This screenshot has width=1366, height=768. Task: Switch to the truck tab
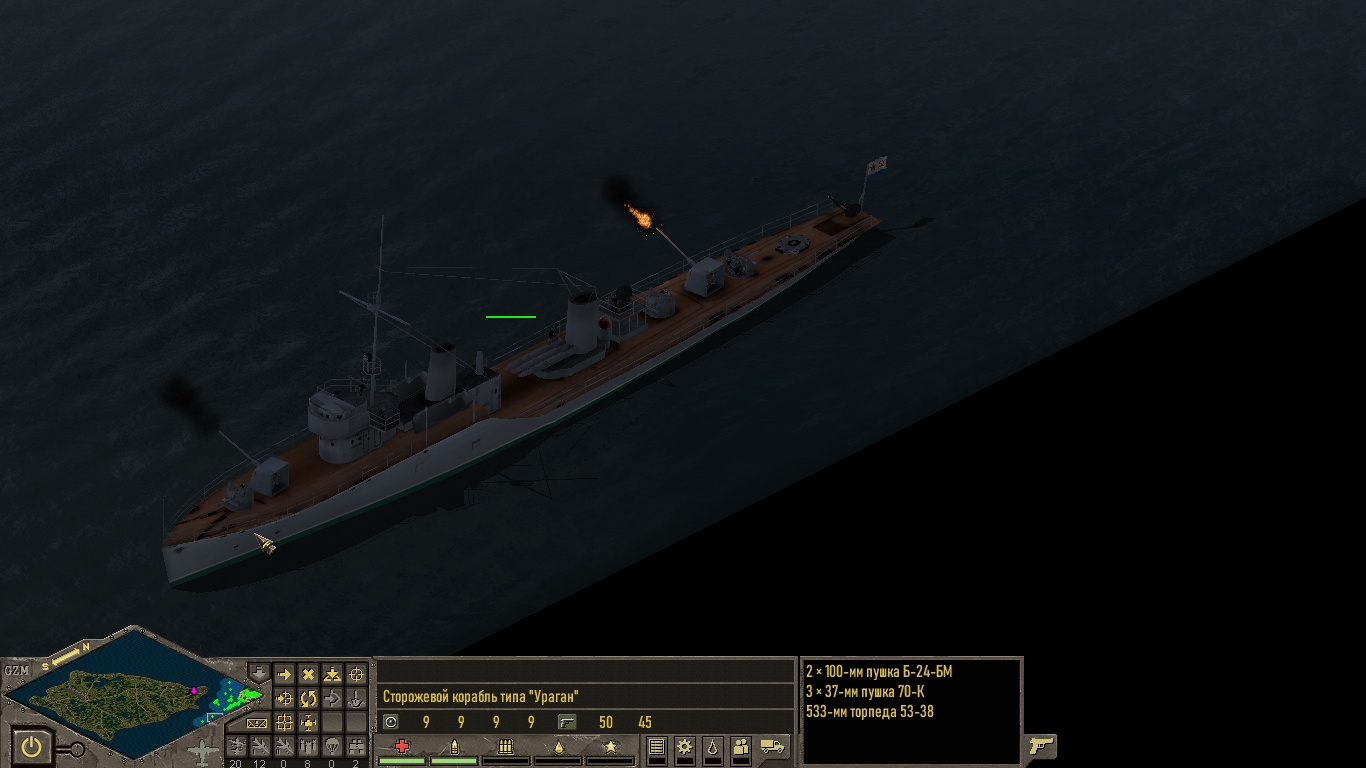(772, 746)
